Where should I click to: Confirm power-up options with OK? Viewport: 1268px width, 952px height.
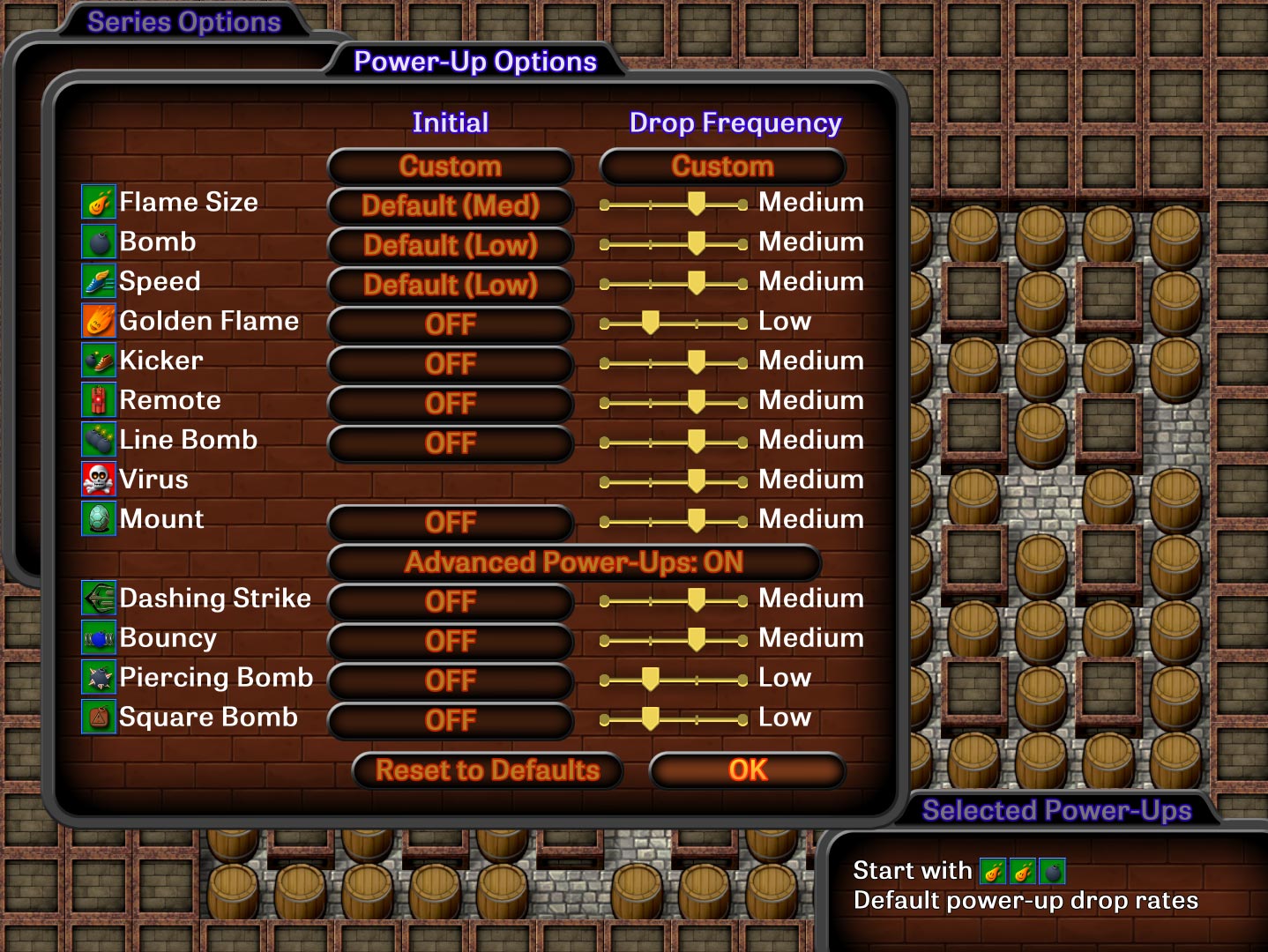(748, 770)
